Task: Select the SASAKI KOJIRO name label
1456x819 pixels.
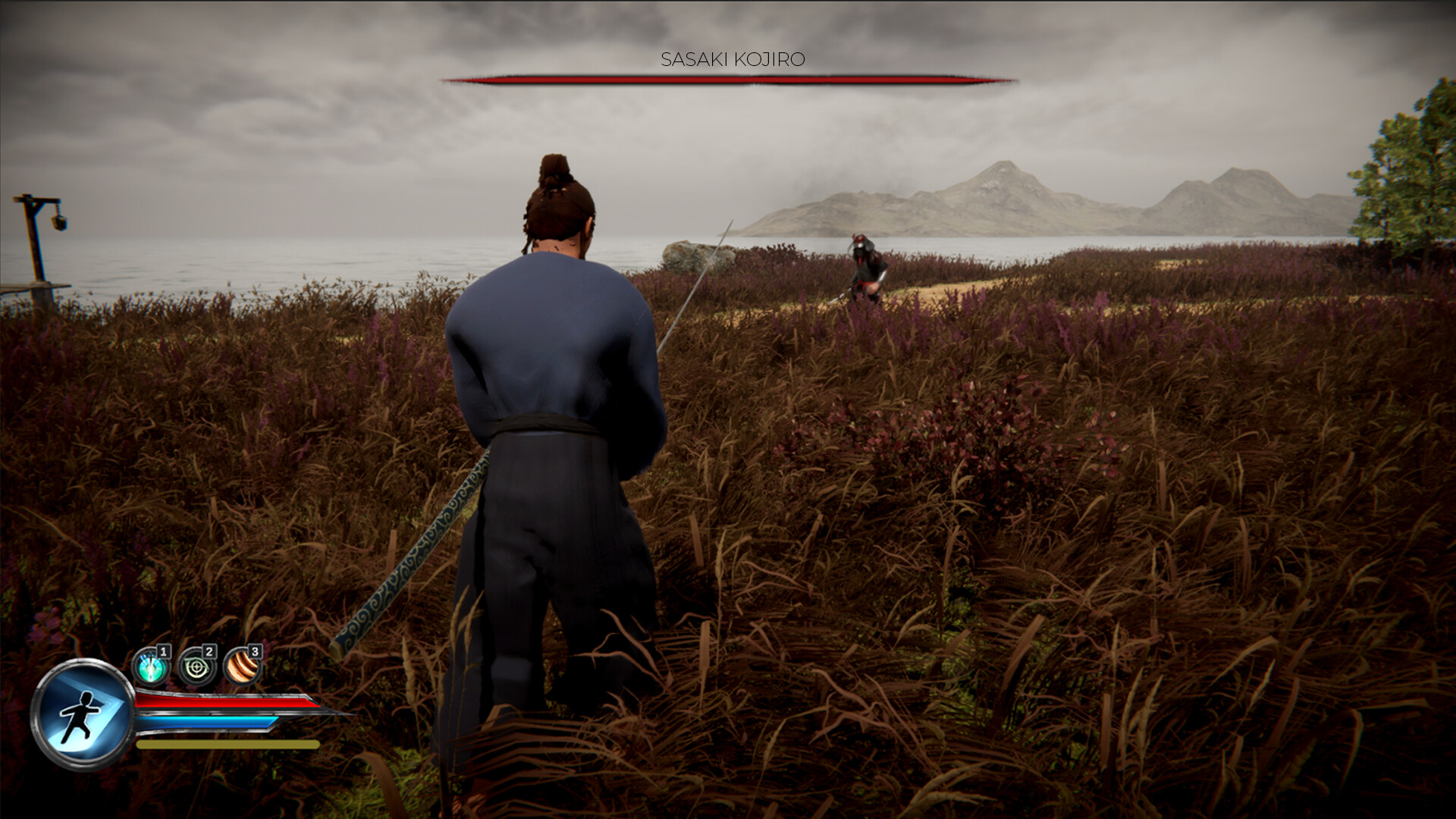Action: pyautogui.click(x=734, y=57)
